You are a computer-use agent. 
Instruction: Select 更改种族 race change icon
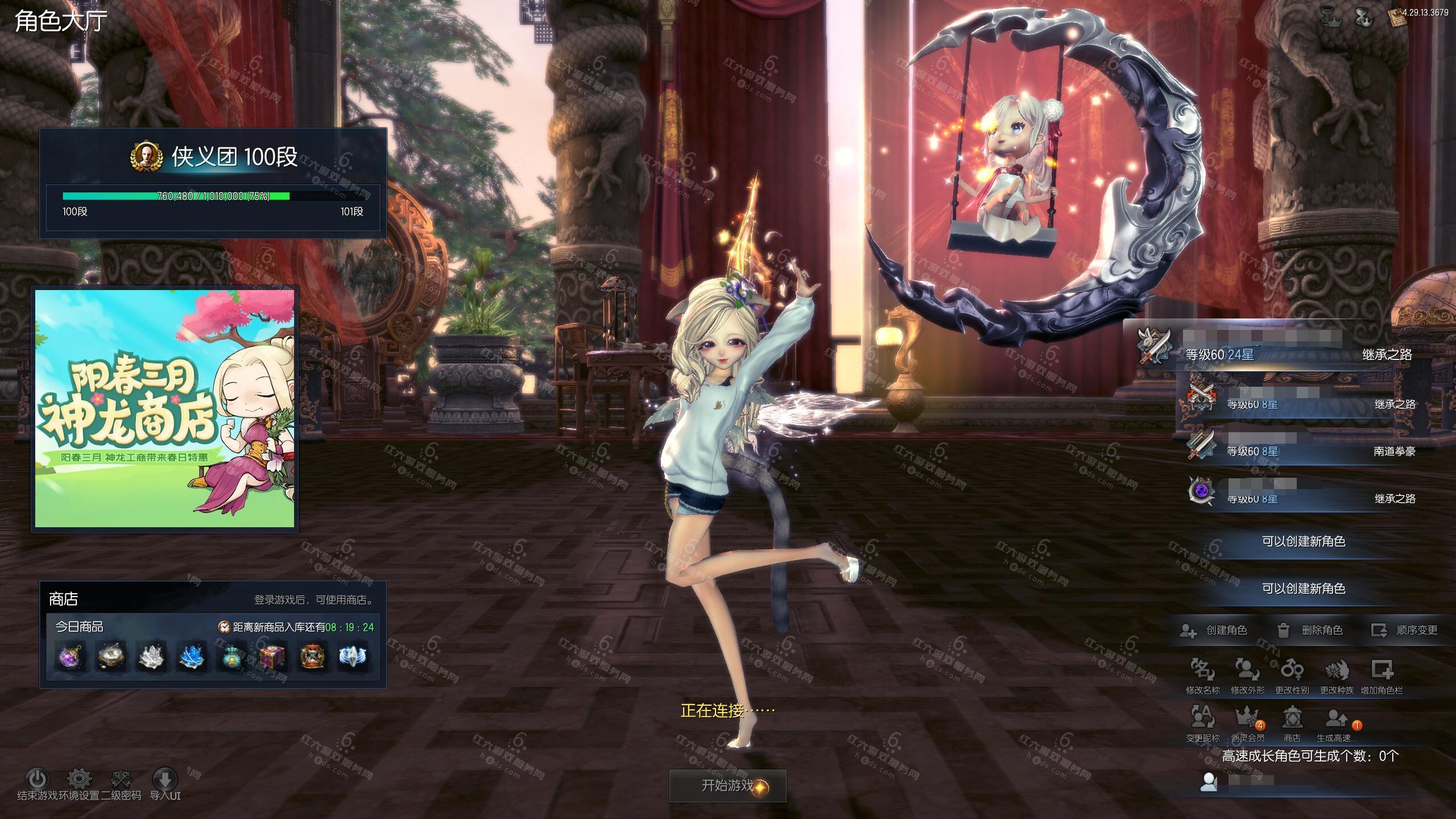[1337, 671]
